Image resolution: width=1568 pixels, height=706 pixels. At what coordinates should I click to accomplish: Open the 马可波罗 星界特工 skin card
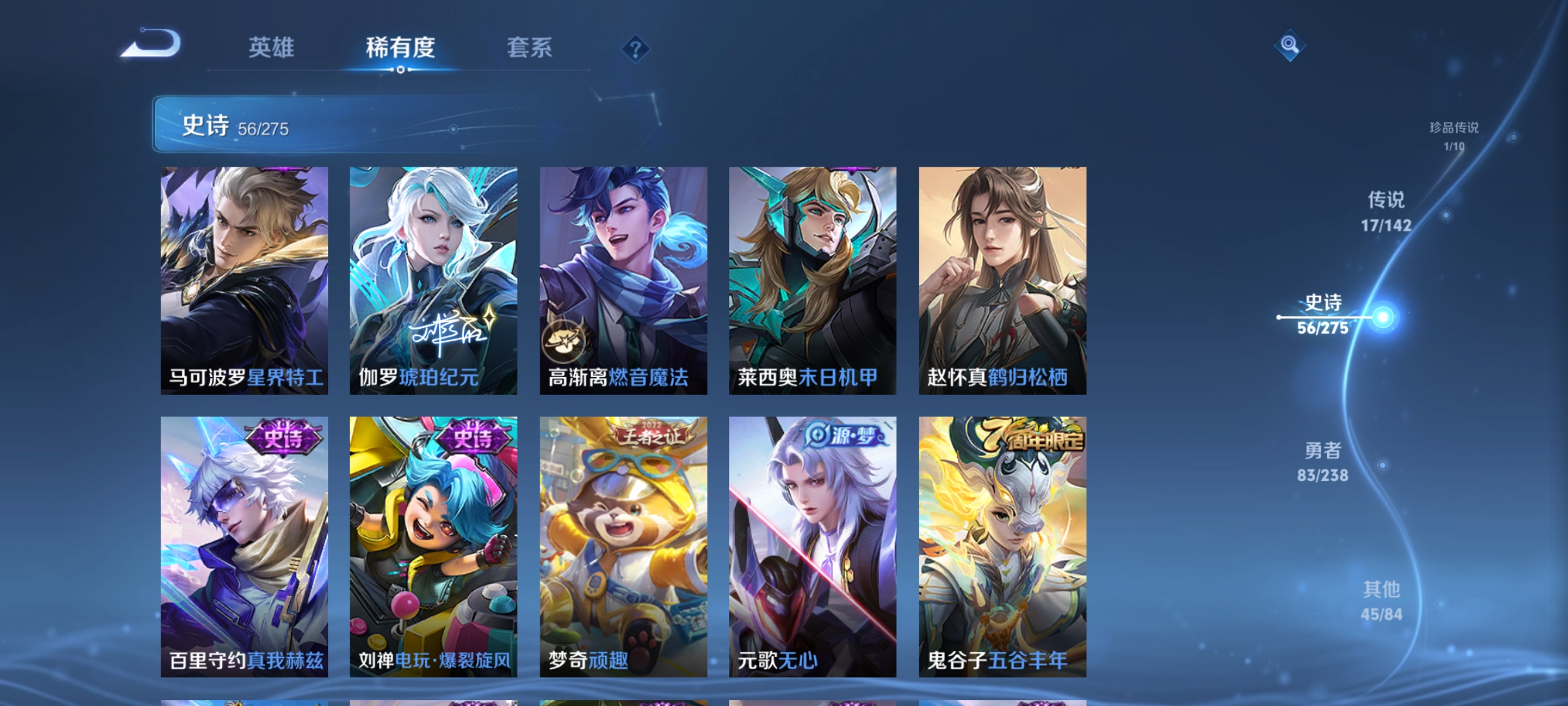pyautogui.click(x=244, y=281)
